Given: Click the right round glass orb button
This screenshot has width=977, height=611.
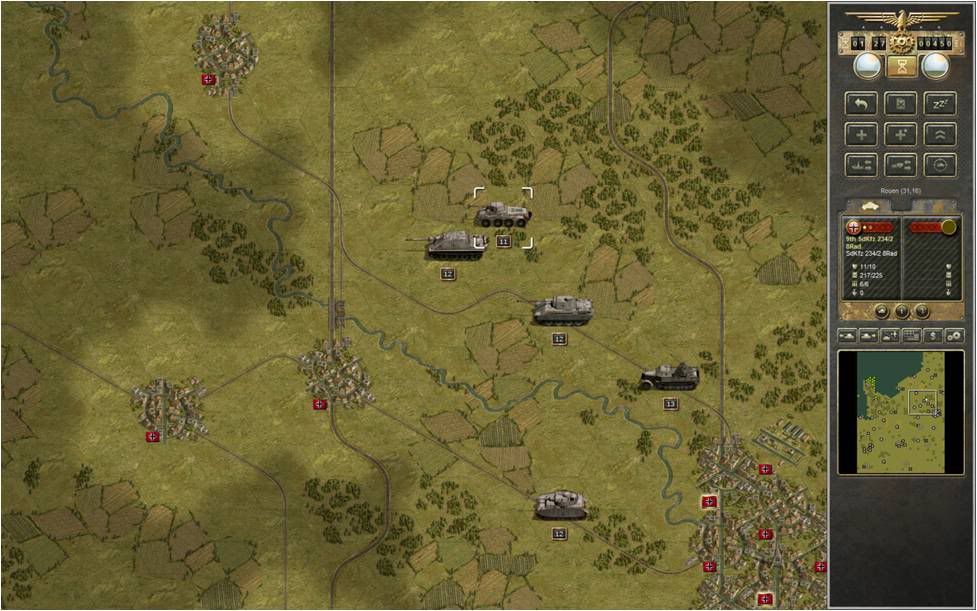Looking at the screenshot, I should (936, 66).
